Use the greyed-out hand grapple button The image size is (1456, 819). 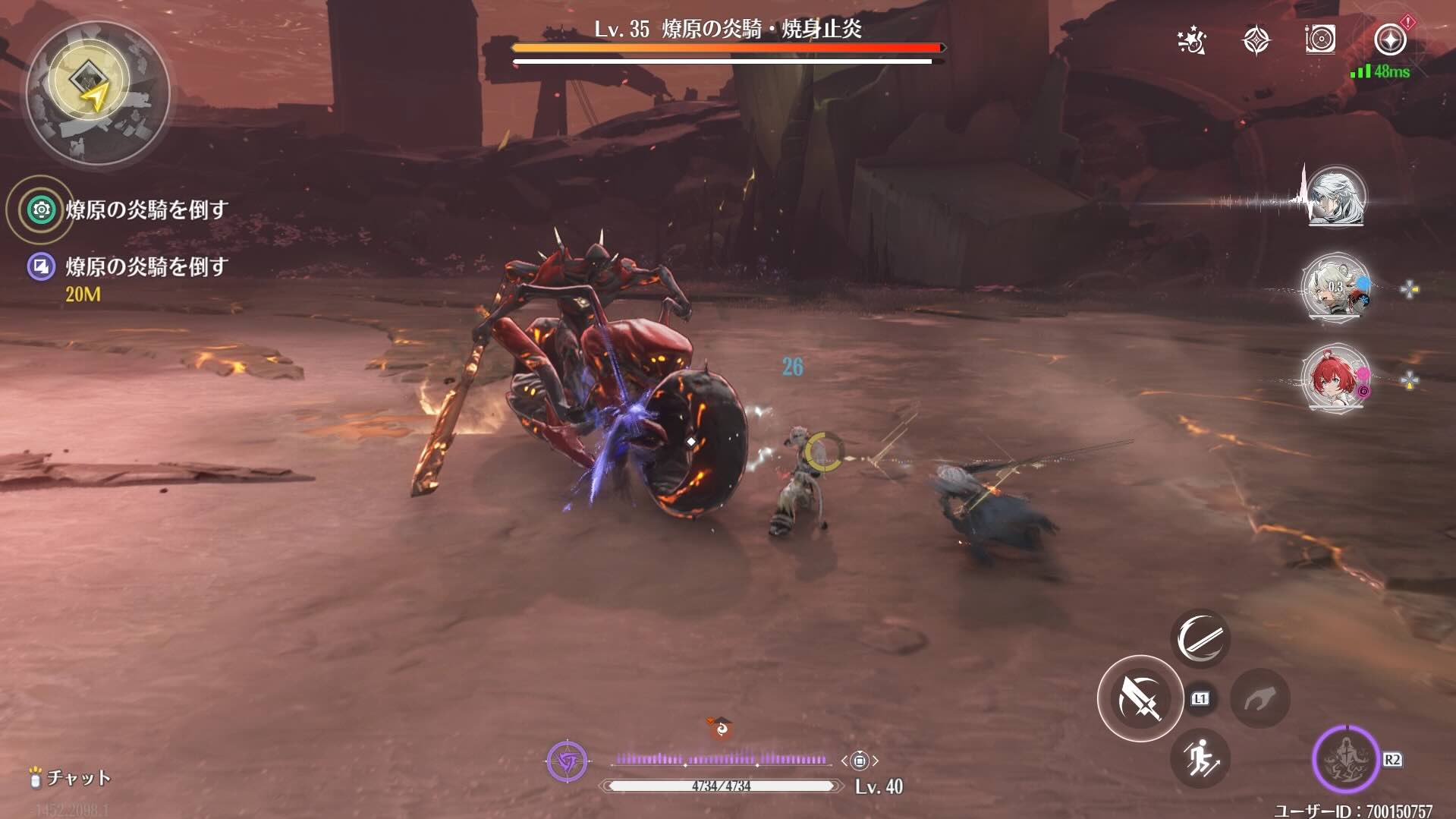1259,698
